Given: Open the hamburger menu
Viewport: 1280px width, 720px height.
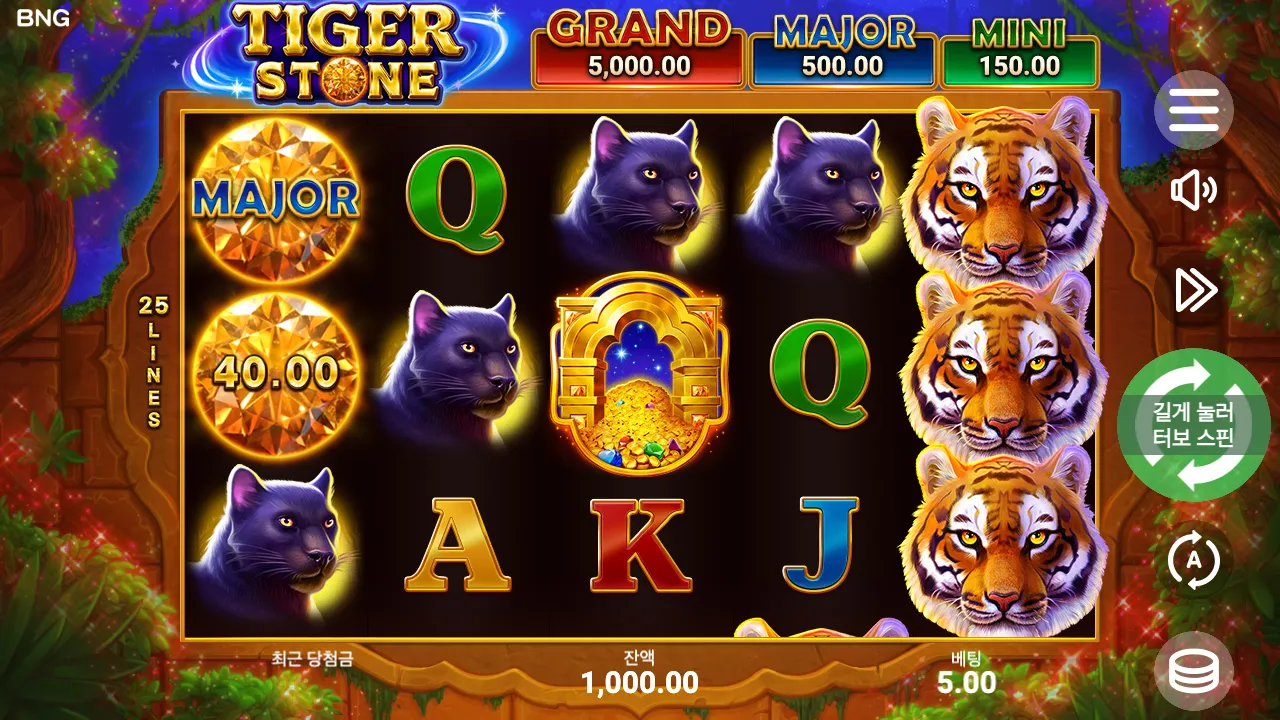Looking at the screenshot, I should pos(1193,110).
